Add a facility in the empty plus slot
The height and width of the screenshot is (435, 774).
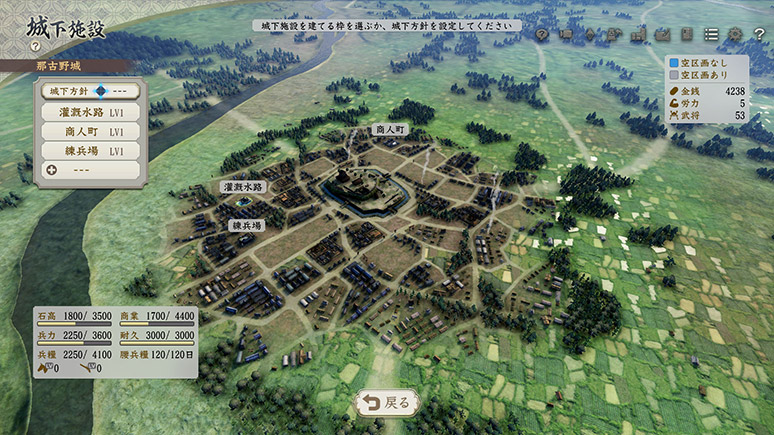coord(89,170)
